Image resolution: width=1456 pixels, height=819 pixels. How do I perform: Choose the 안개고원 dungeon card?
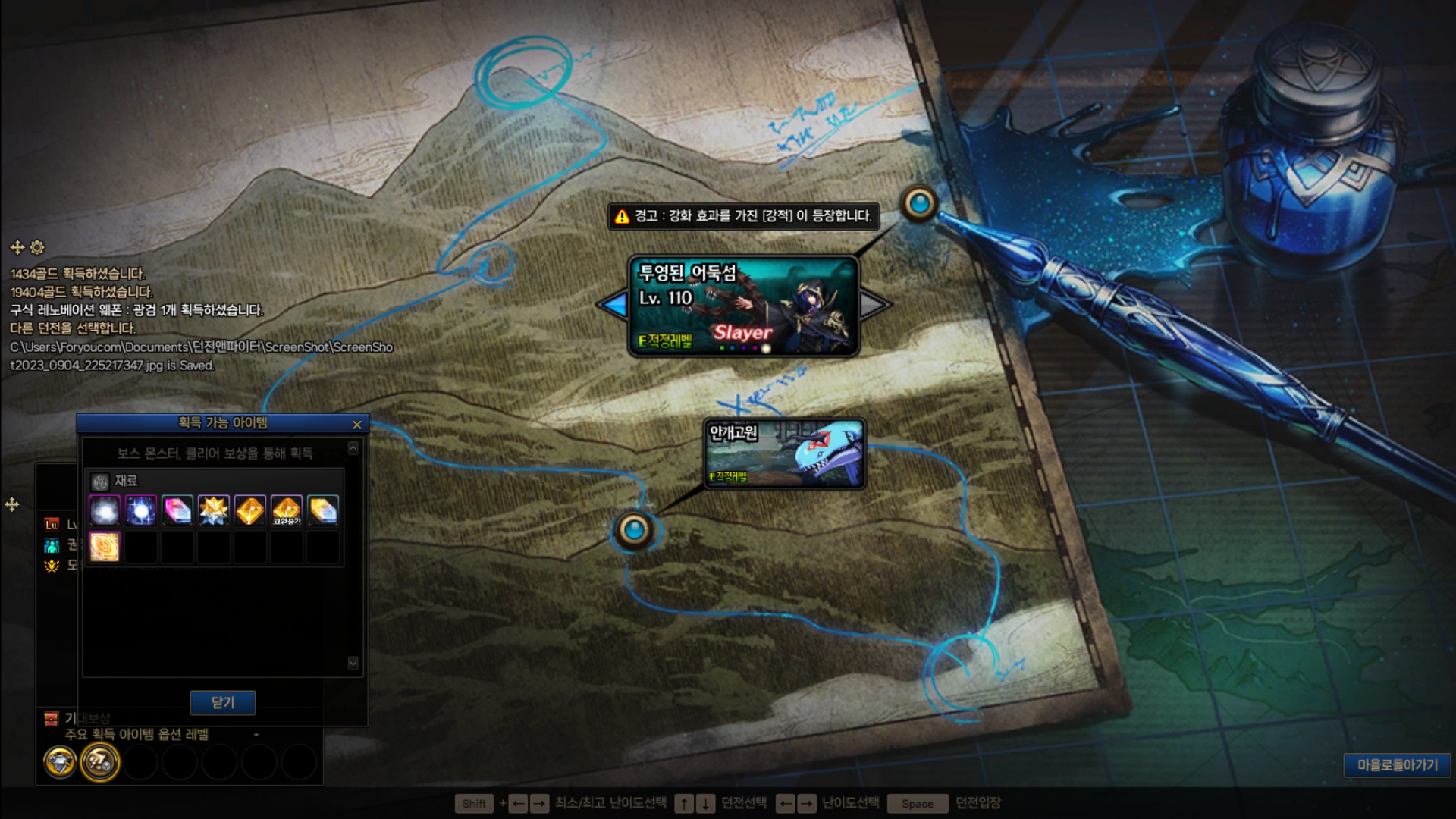(785, 454)
